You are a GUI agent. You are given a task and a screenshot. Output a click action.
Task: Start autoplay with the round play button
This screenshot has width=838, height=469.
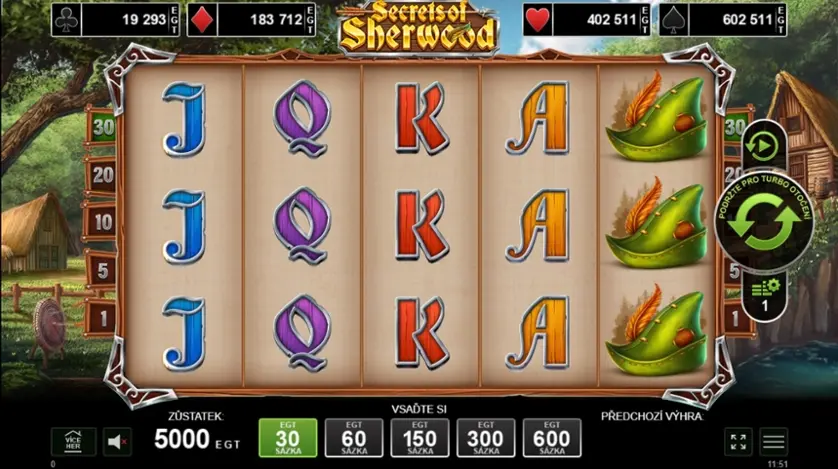click(x=762, y=147)
